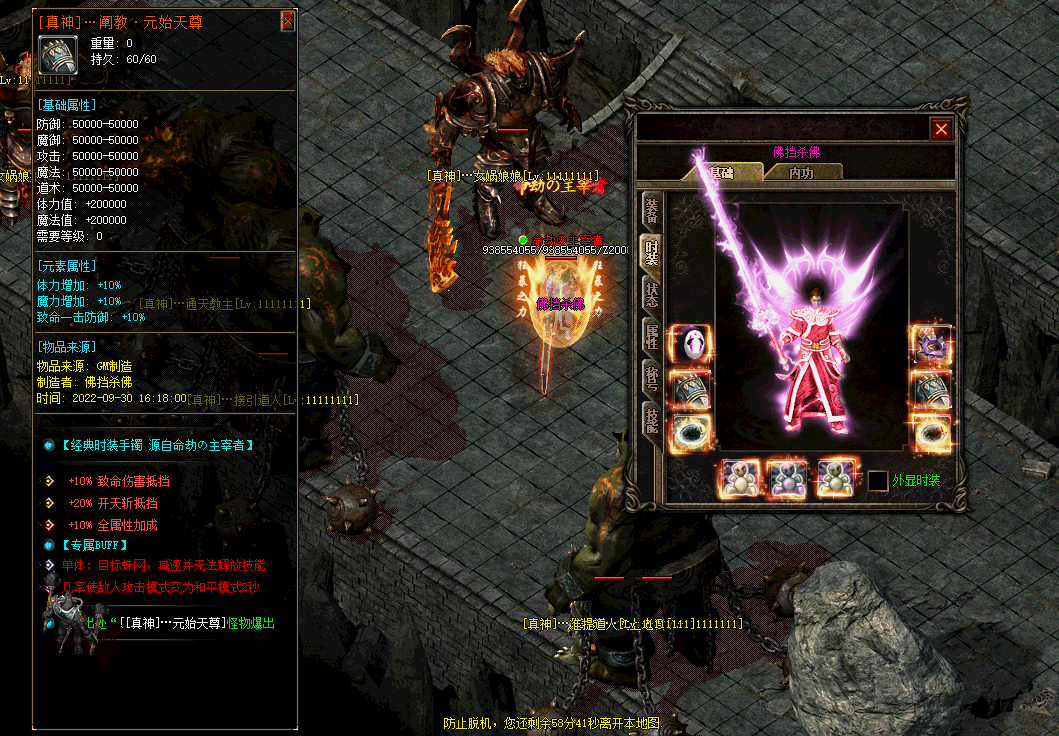Close the character equipment window
Viewport: 1059px width, 736px height.
coord(941,128)
